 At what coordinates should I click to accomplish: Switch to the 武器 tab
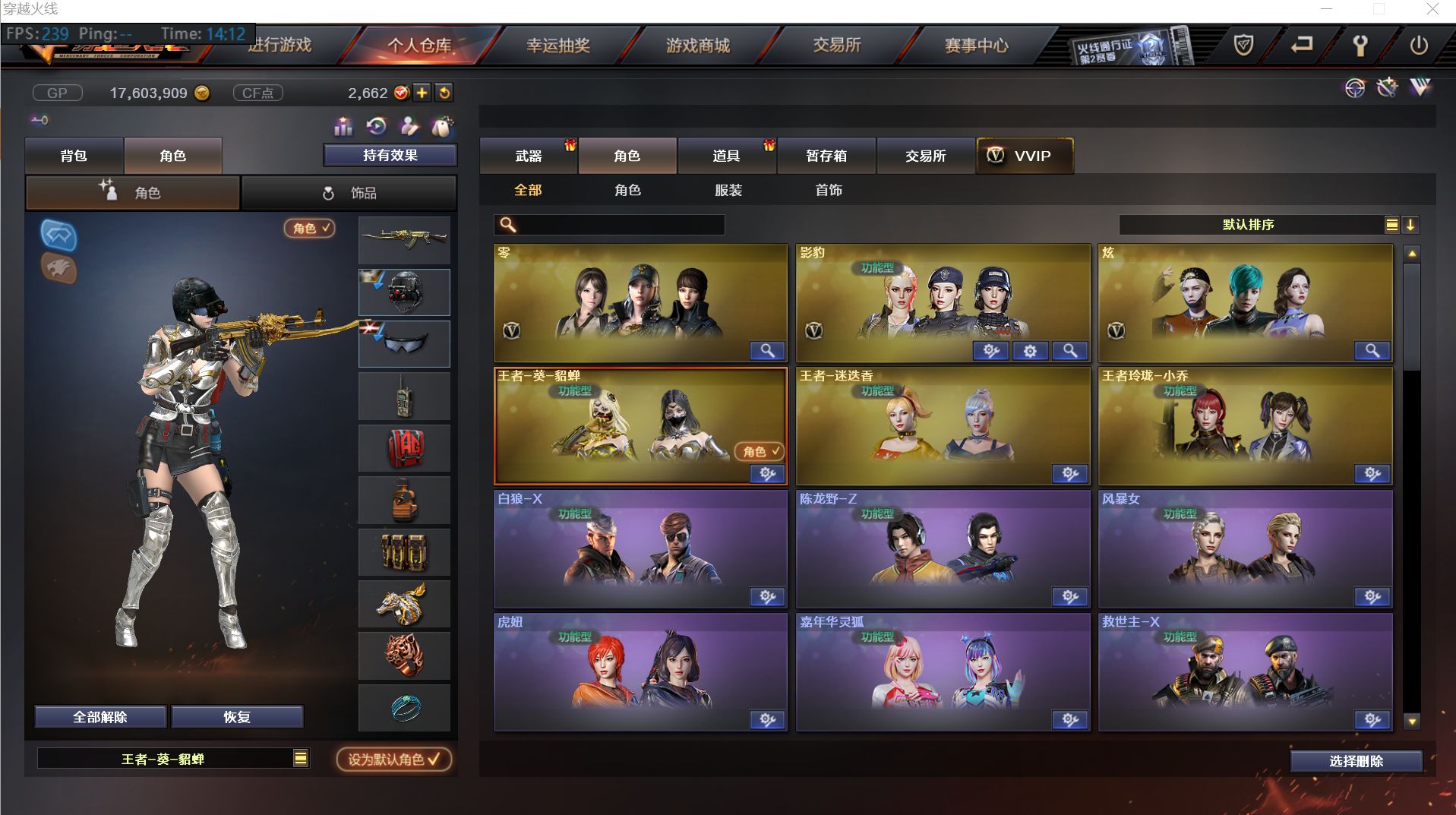coord(529,156)
